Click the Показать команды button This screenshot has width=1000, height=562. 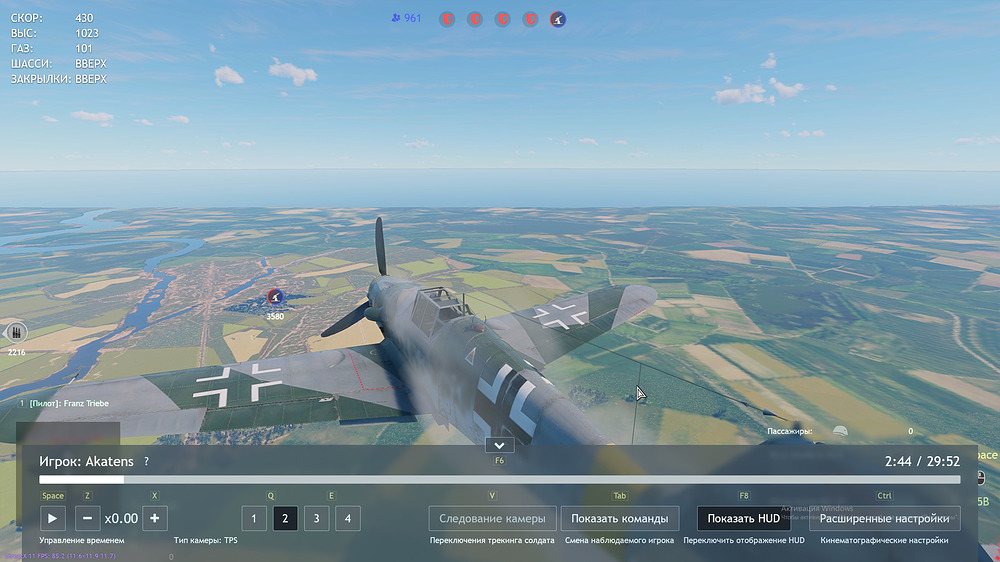pyautogui.click(x=619, y=518)
